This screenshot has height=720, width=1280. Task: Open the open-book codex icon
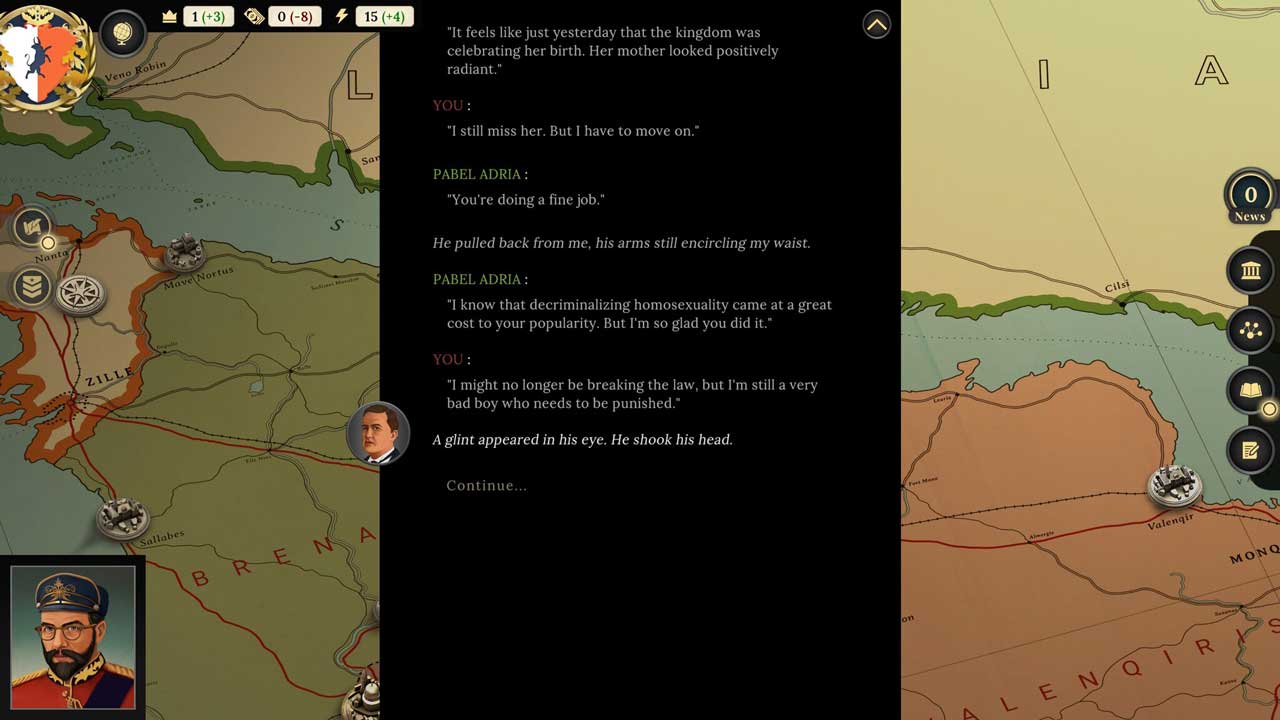coord(1250,391)
